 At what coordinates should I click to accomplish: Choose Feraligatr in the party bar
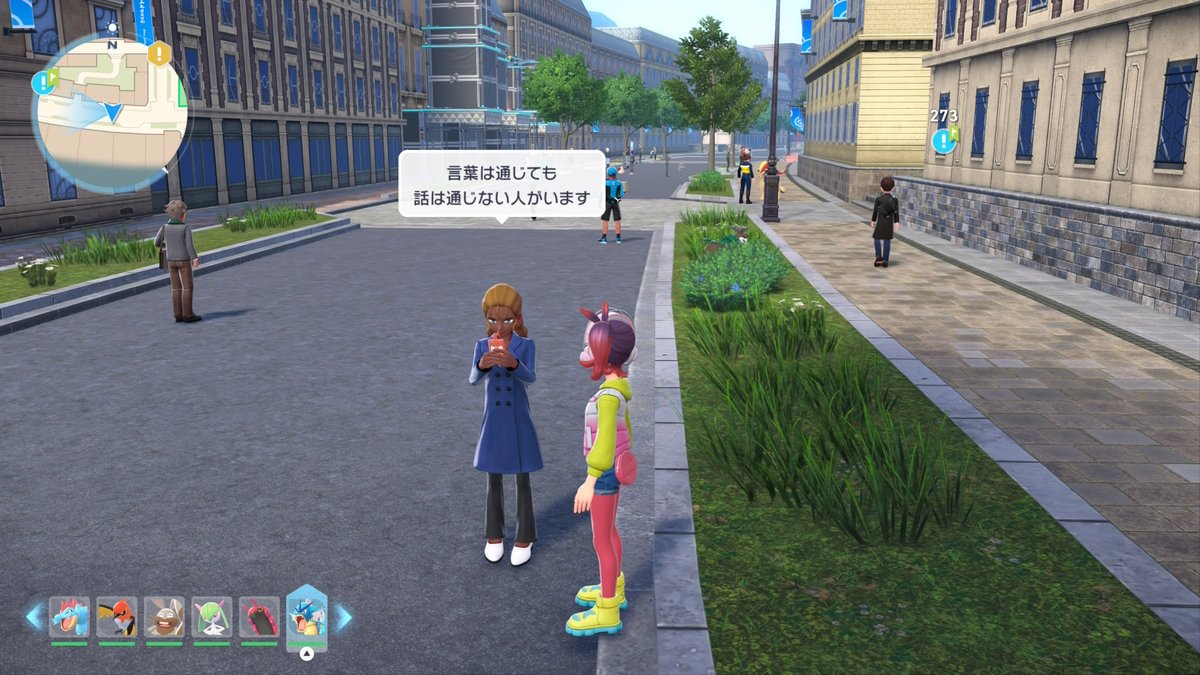(x=69, y=617)
